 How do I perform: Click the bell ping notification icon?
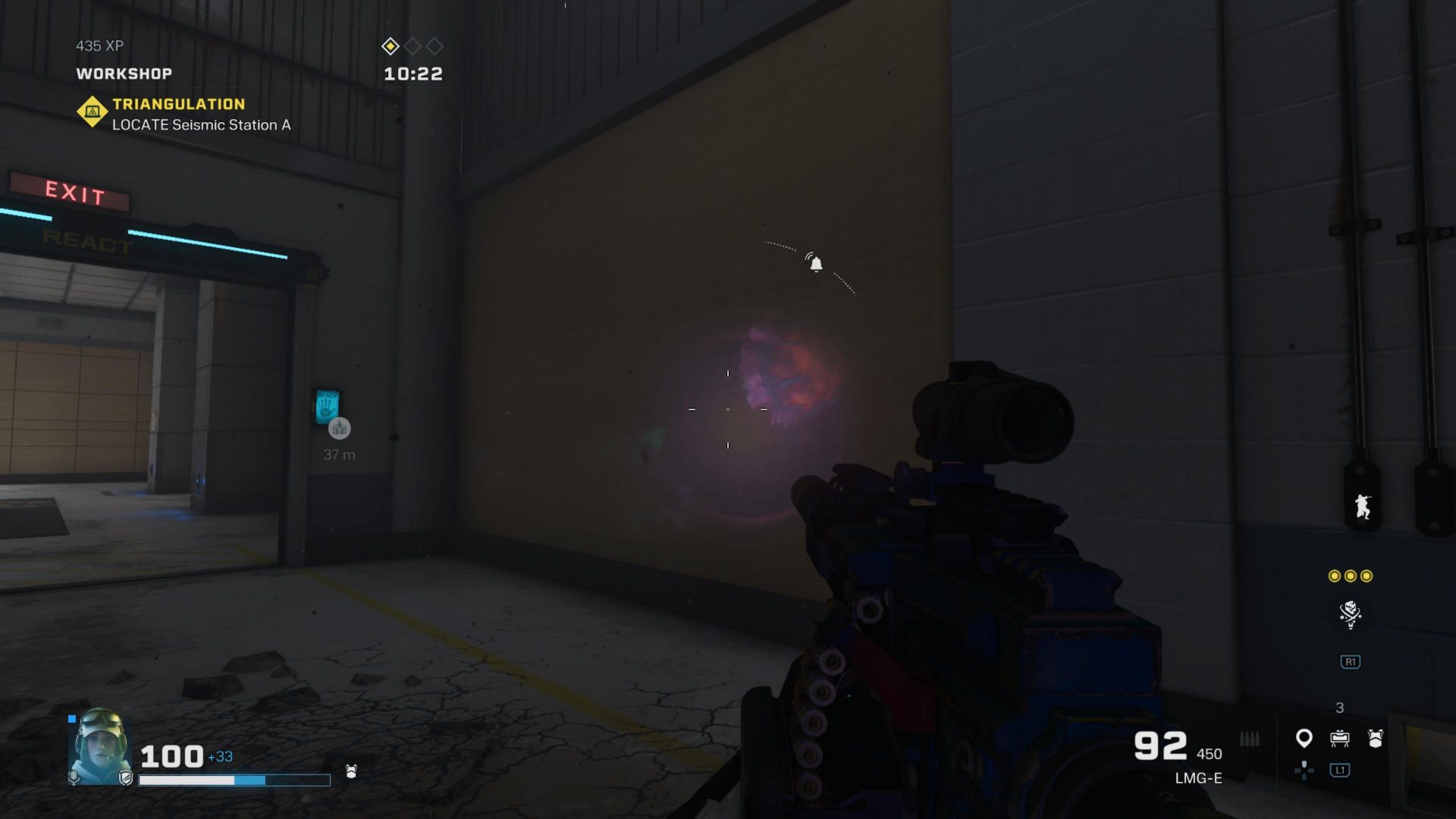tap(815, 264)
